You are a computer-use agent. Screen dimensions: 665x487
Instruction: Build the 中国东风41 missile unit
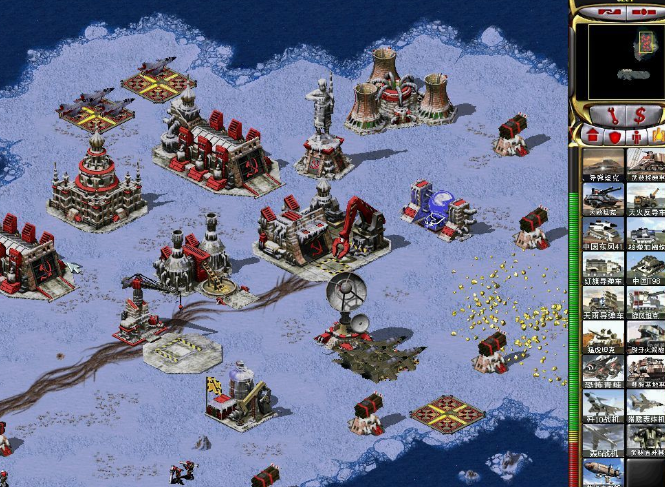pyautogui.click(x=603, y=234)
